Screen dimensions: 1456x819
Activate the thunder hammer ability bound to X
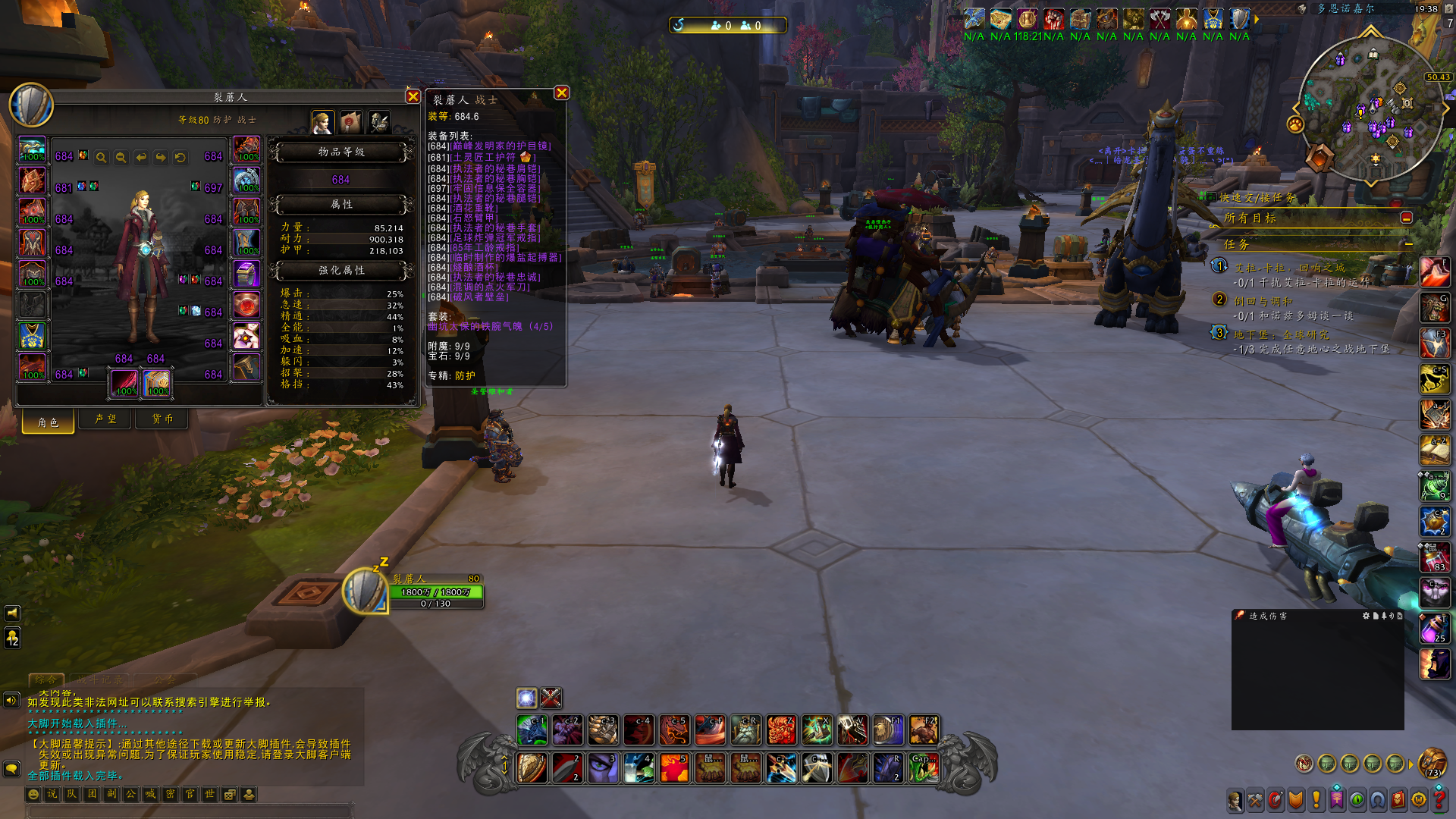817,730
